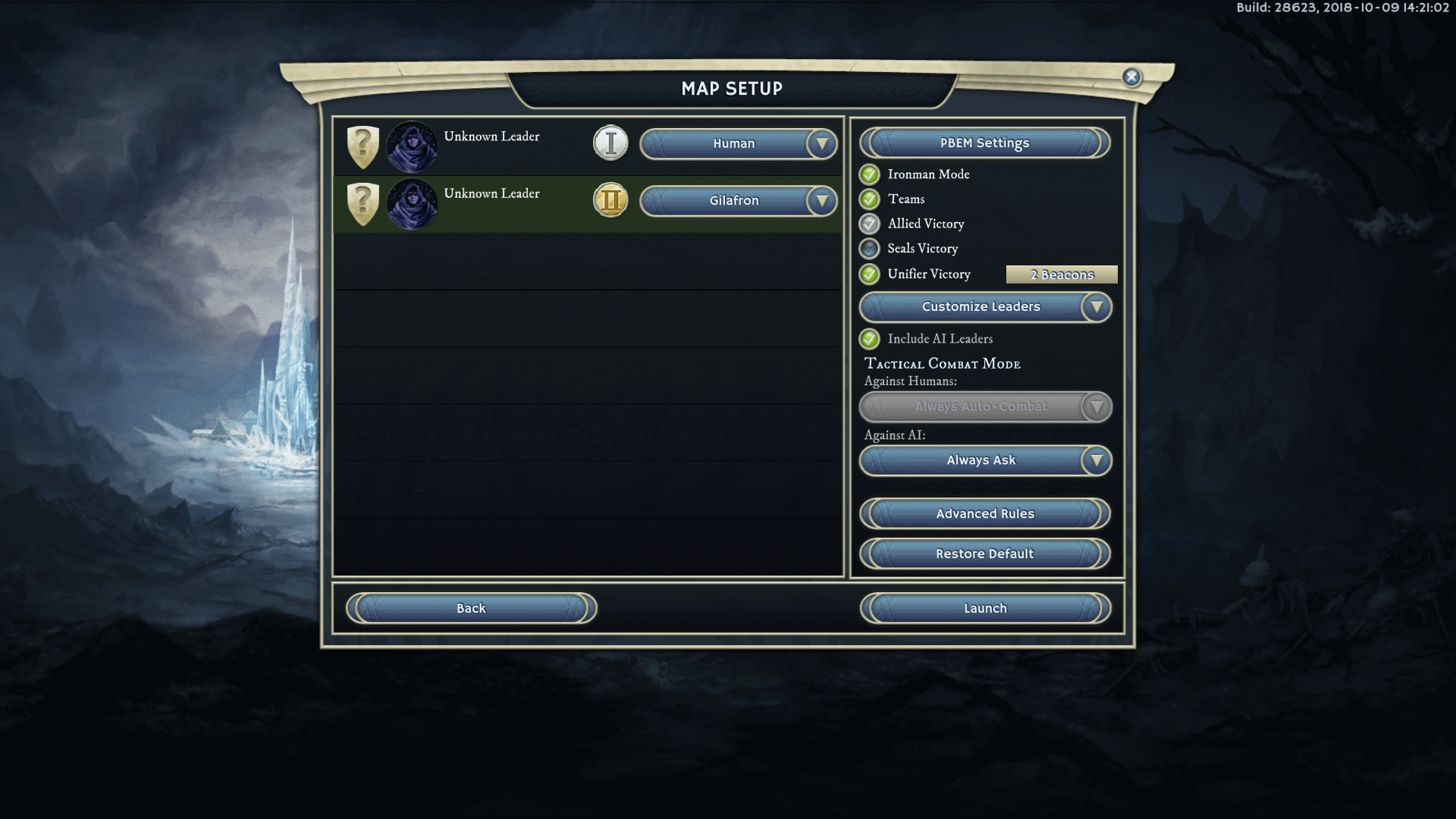
Task: Enable the Seals Victory checkbox
Action: tap(870, 249)
